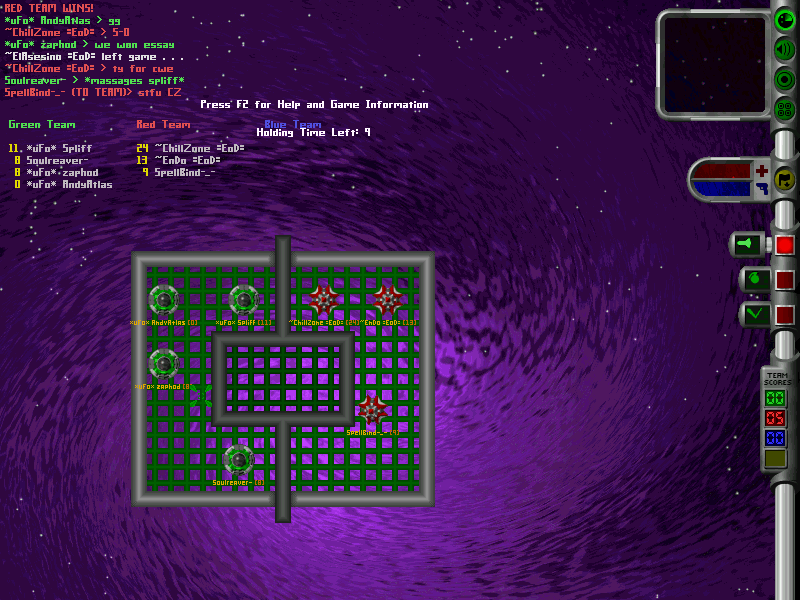Select the green bouncy V weapon icon

(754, 315)
